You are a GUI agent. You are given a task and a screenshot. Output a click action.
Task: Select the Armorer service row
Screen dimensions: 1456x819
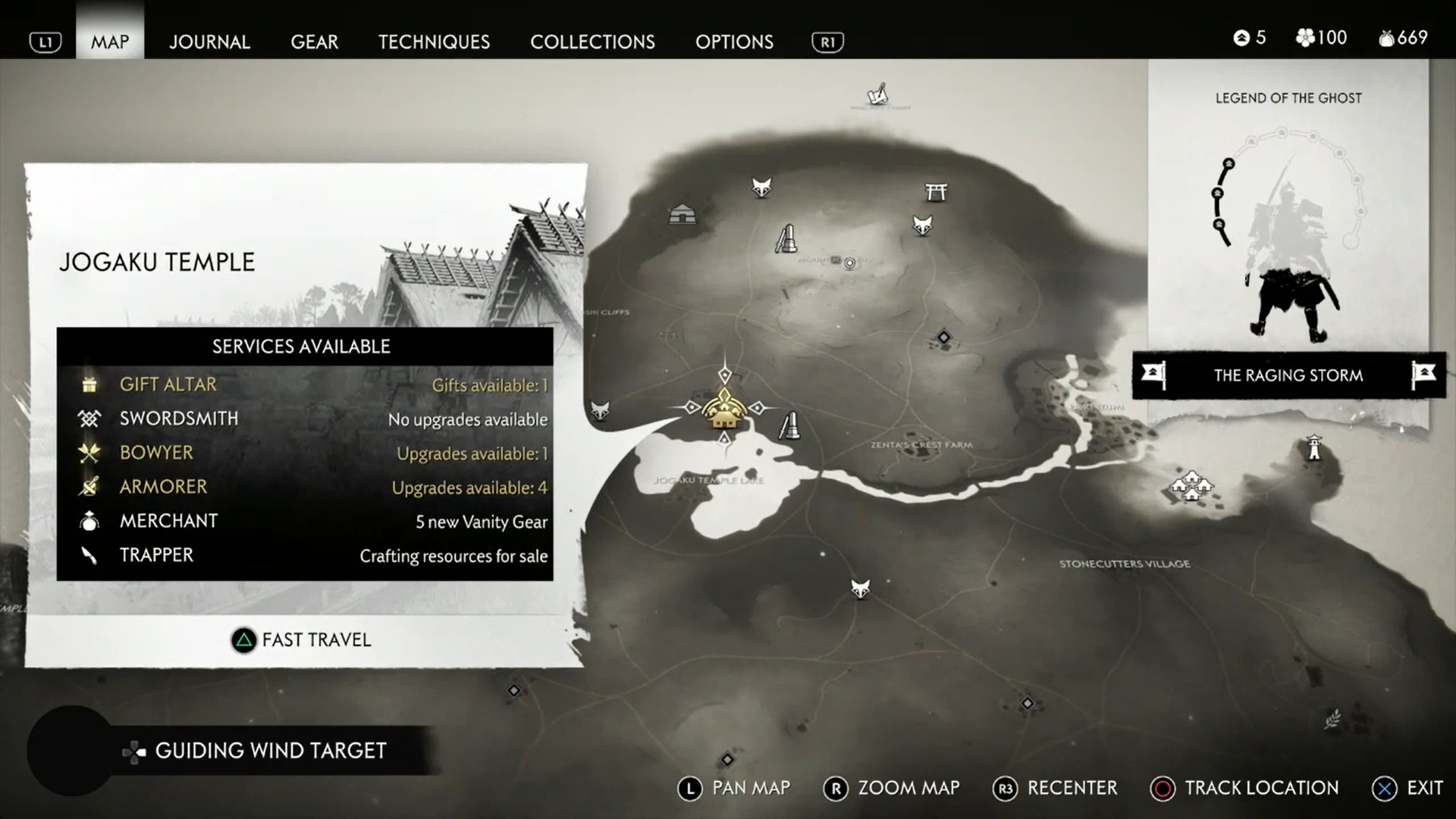pos(304,487)
